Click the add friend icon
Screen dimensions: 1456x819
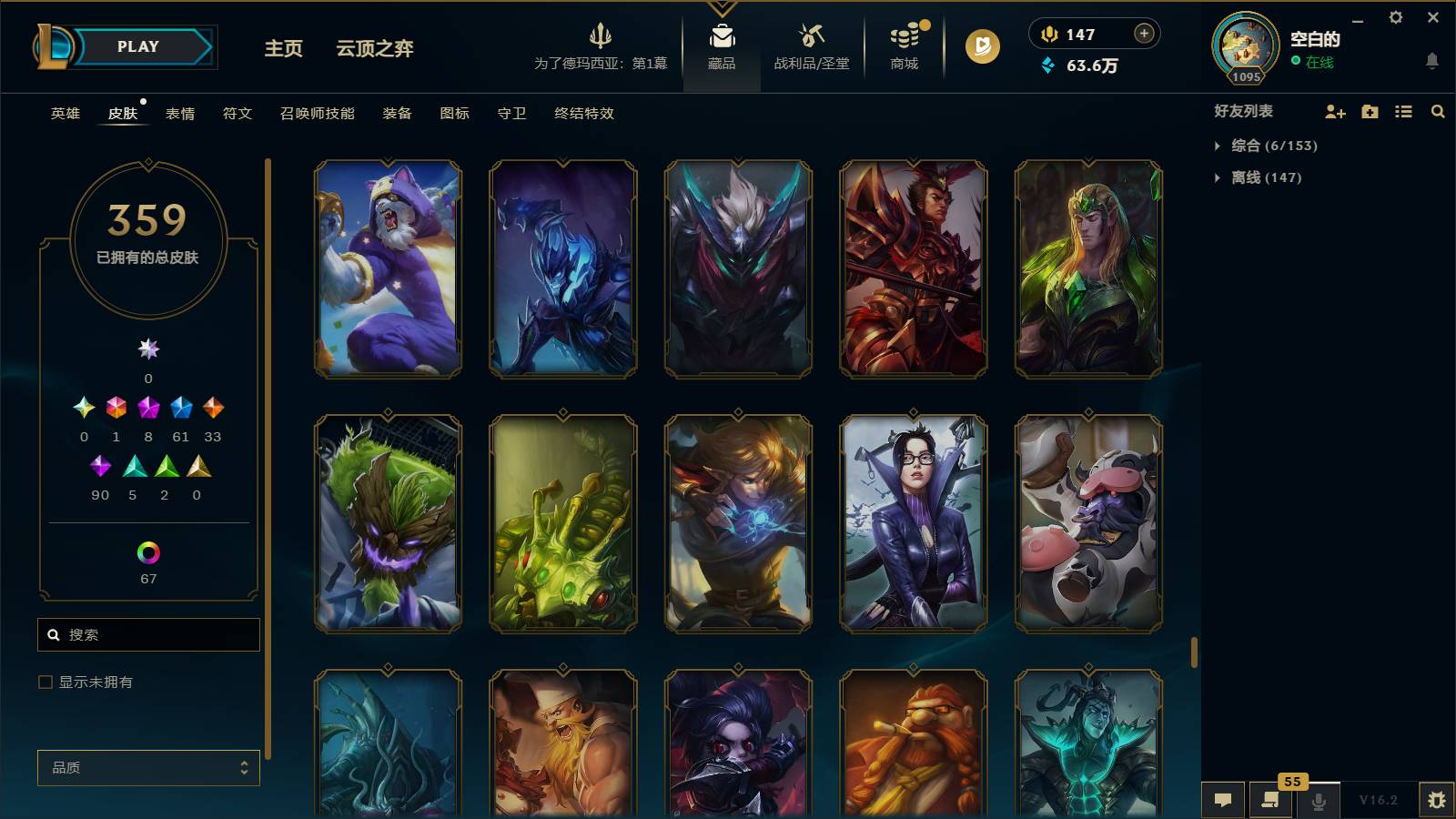click(1334, 111)
